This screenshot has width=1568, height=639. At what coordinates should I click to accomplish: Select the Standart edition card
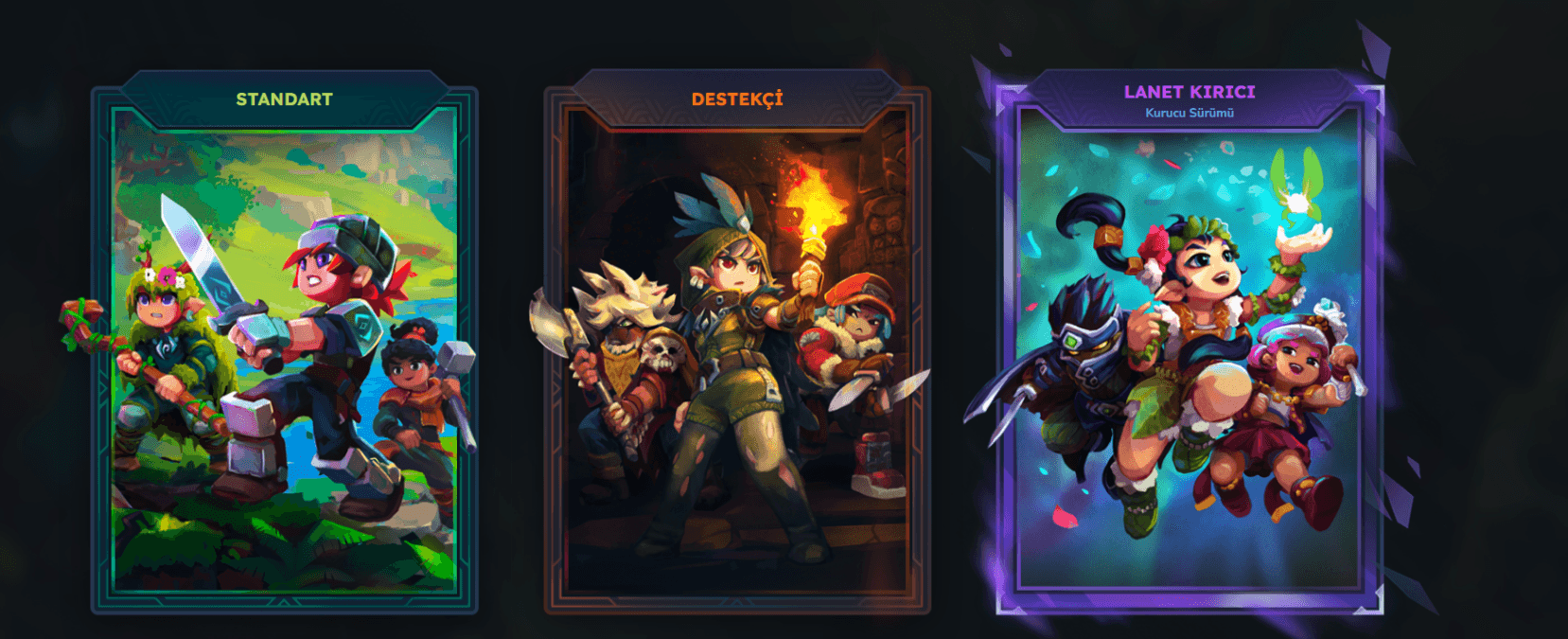pos(284,350)
